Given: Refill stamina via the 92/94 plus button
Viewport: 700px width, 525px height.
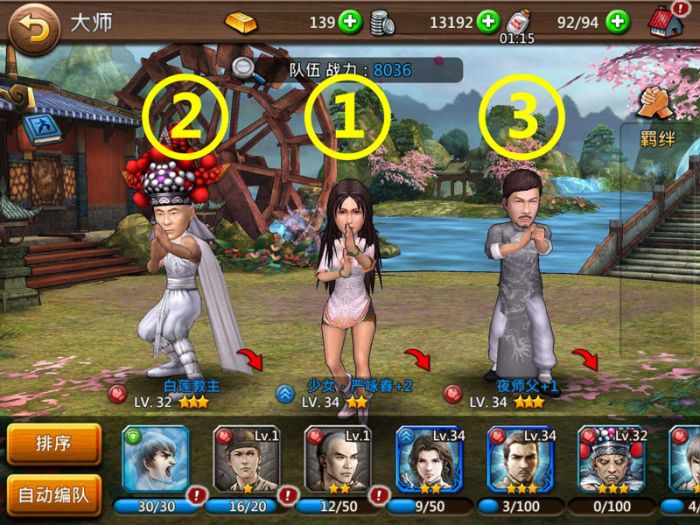Looking at the screenshot, I should click(x=618, y=21).
